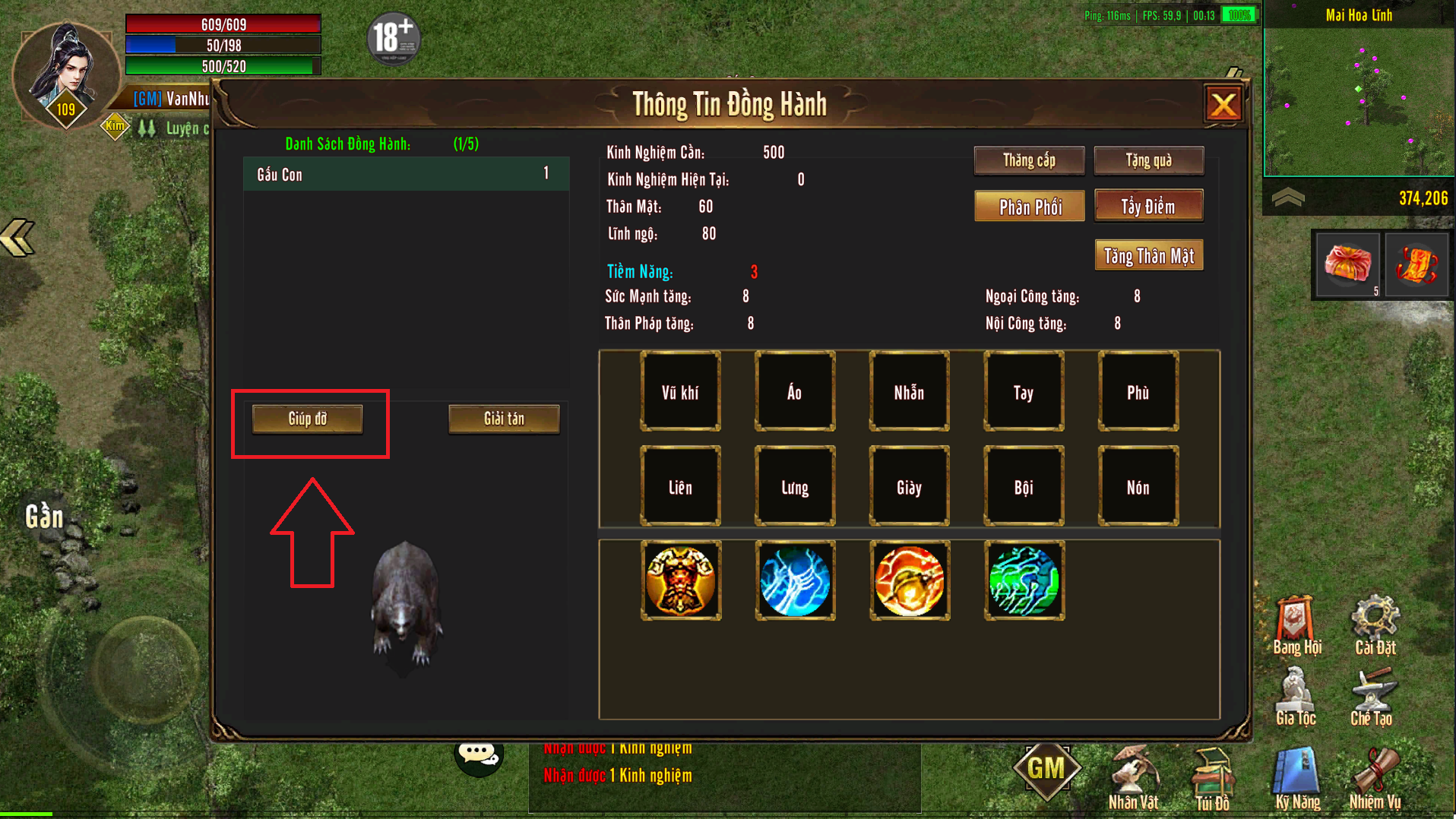Open the Bang Hội menu
Image resolution: width=1456 pixels, height=819 pixels.
[x=1296, y=626]
